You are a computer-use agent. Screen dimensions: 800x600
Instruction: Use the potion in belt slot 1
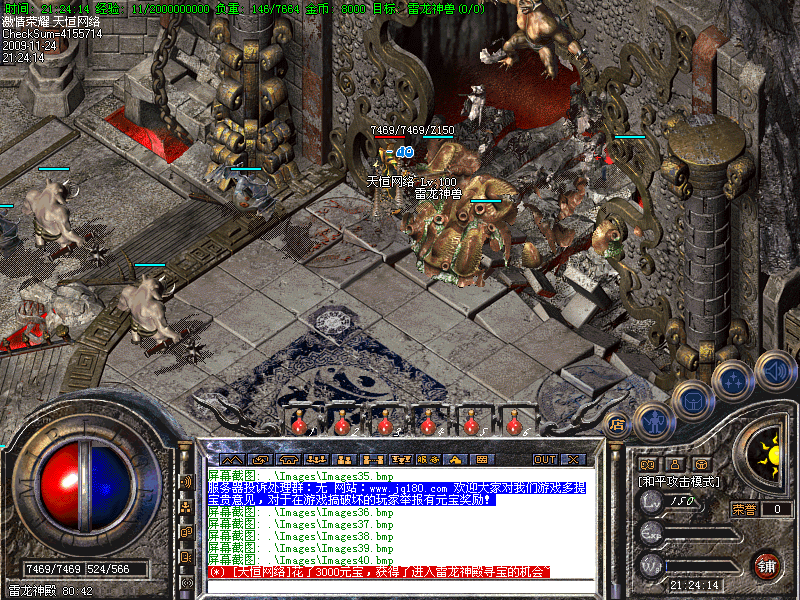click(x=298, y=424)
